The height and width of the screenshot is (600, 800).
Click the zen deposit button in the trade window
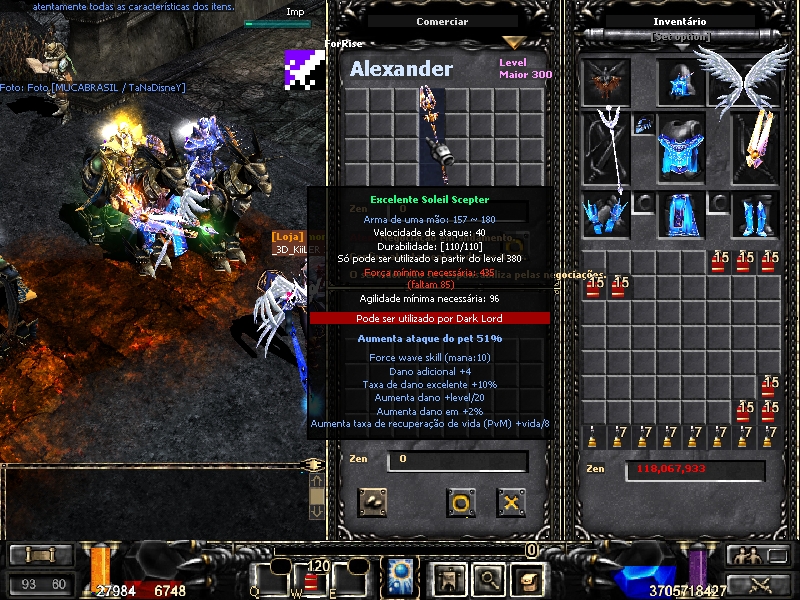[373, 501]
